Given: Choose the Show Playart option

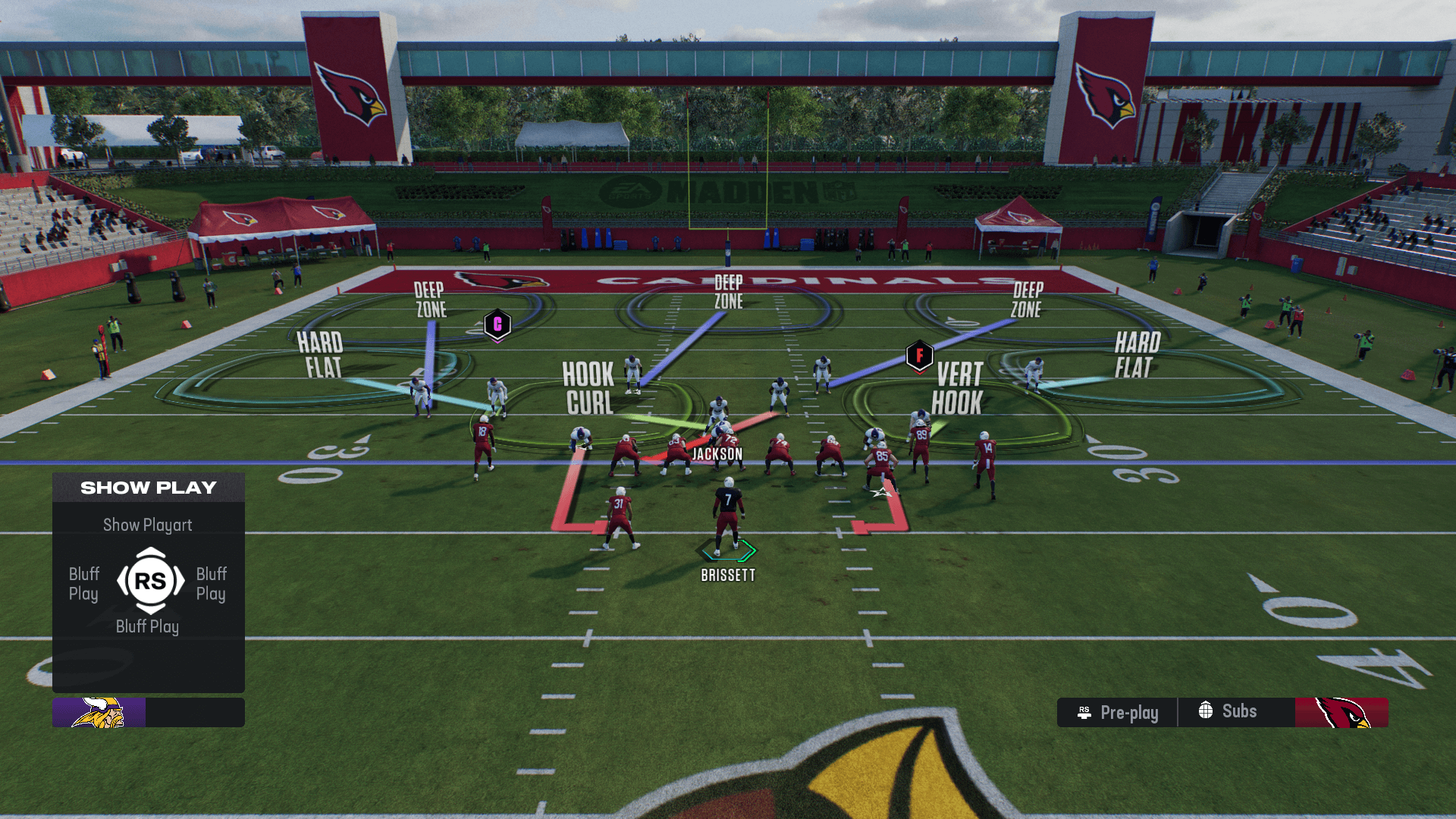Looking at the screenshot, I should point(148,525).
